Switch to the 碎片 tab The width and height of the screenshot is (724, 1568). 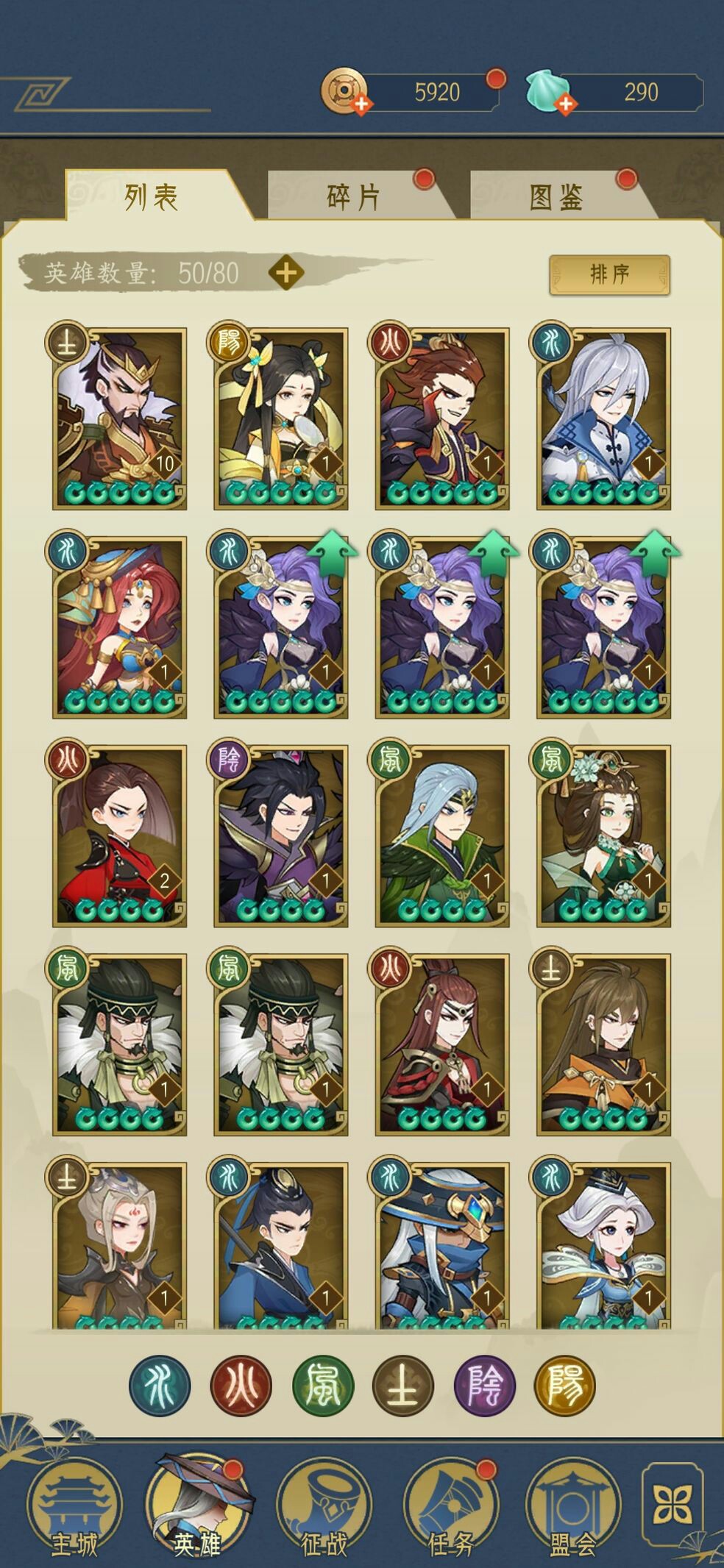tap(353, 197)
